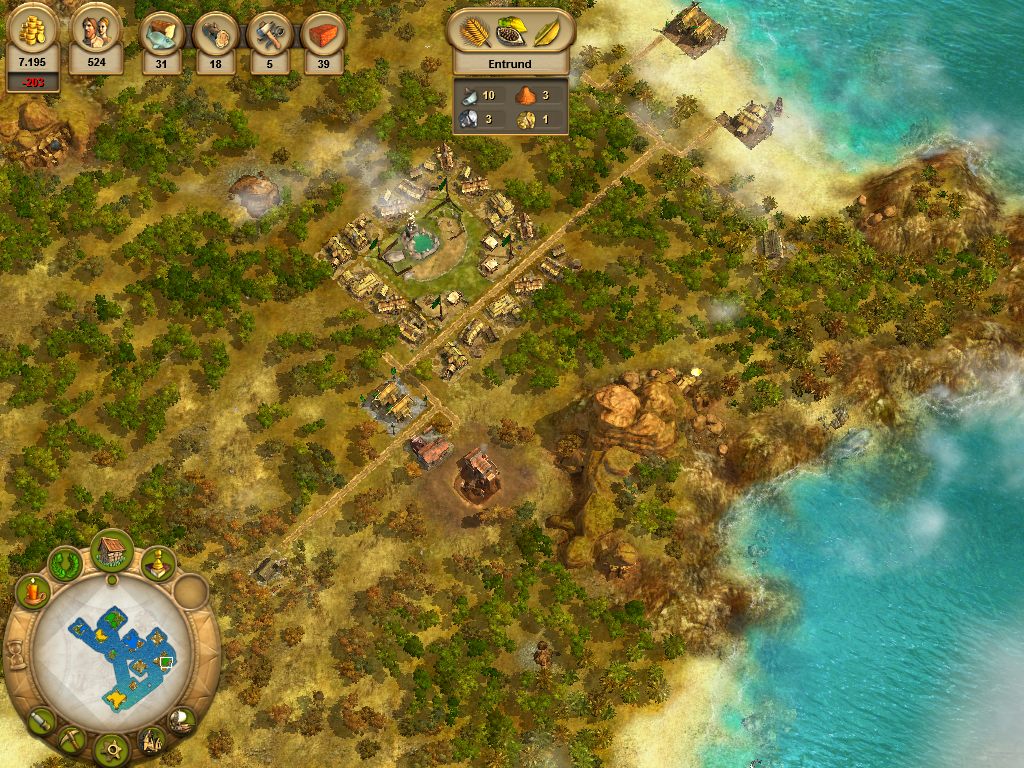
Task: Click the bricks resource icon
Action: (323, 33)
